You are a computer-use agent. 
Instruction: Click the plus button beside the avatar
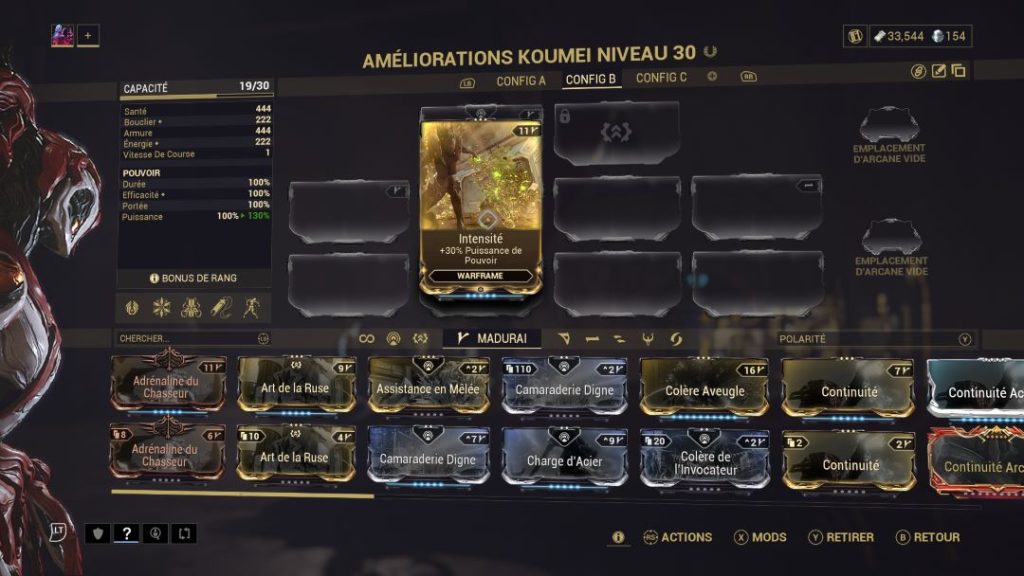click(87, 36)
